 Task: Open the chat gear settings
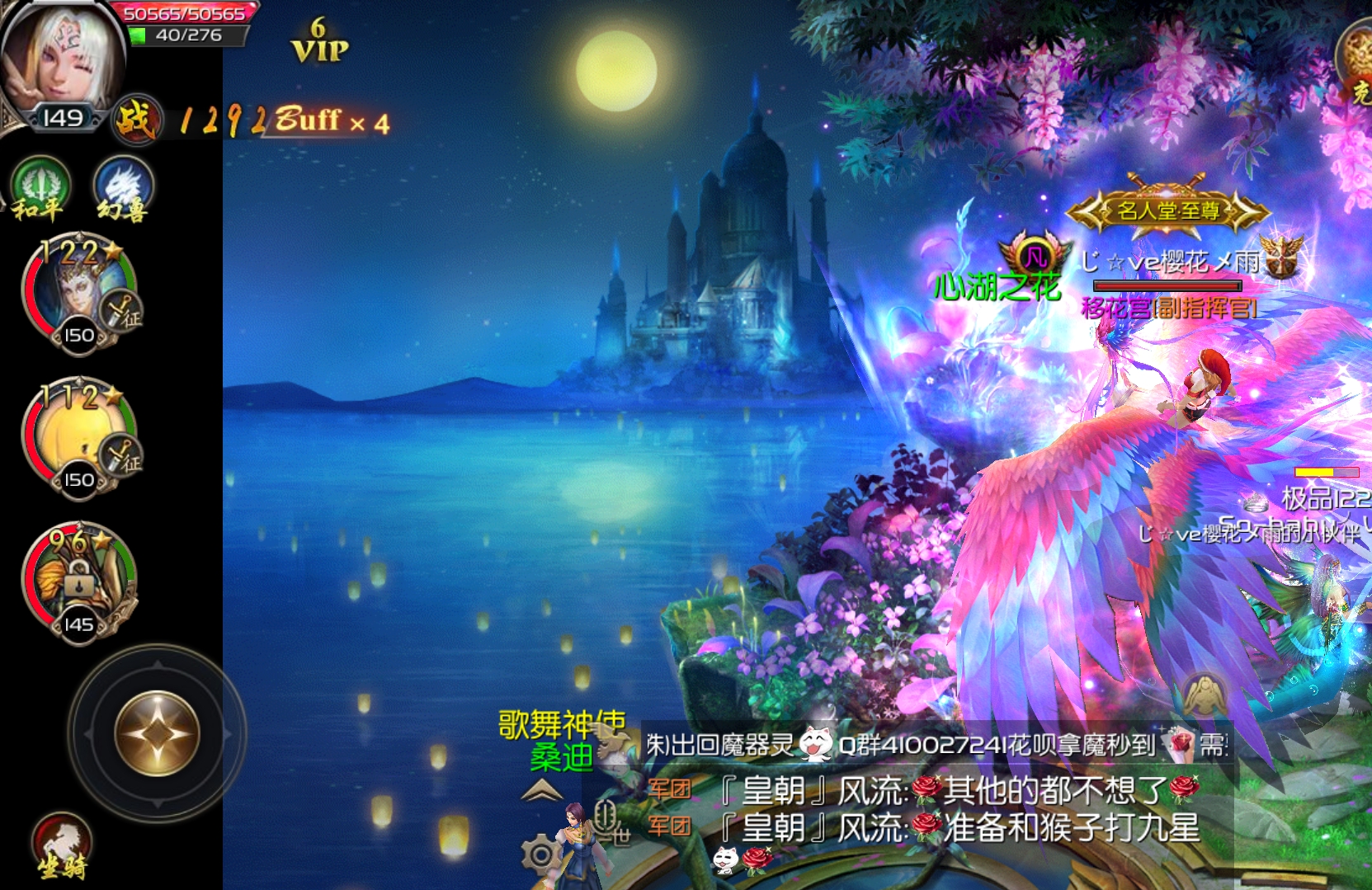[540, 855]
